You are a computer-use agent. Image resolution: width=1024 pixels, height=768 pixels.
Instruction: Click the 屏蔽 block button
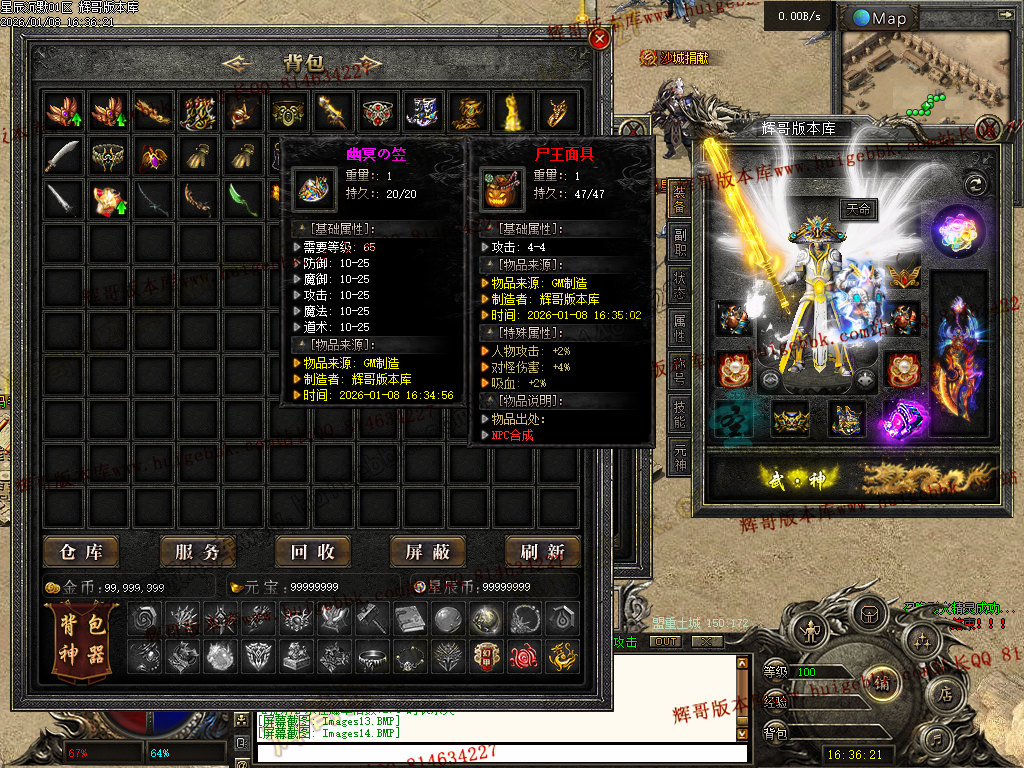coord(428,551)
